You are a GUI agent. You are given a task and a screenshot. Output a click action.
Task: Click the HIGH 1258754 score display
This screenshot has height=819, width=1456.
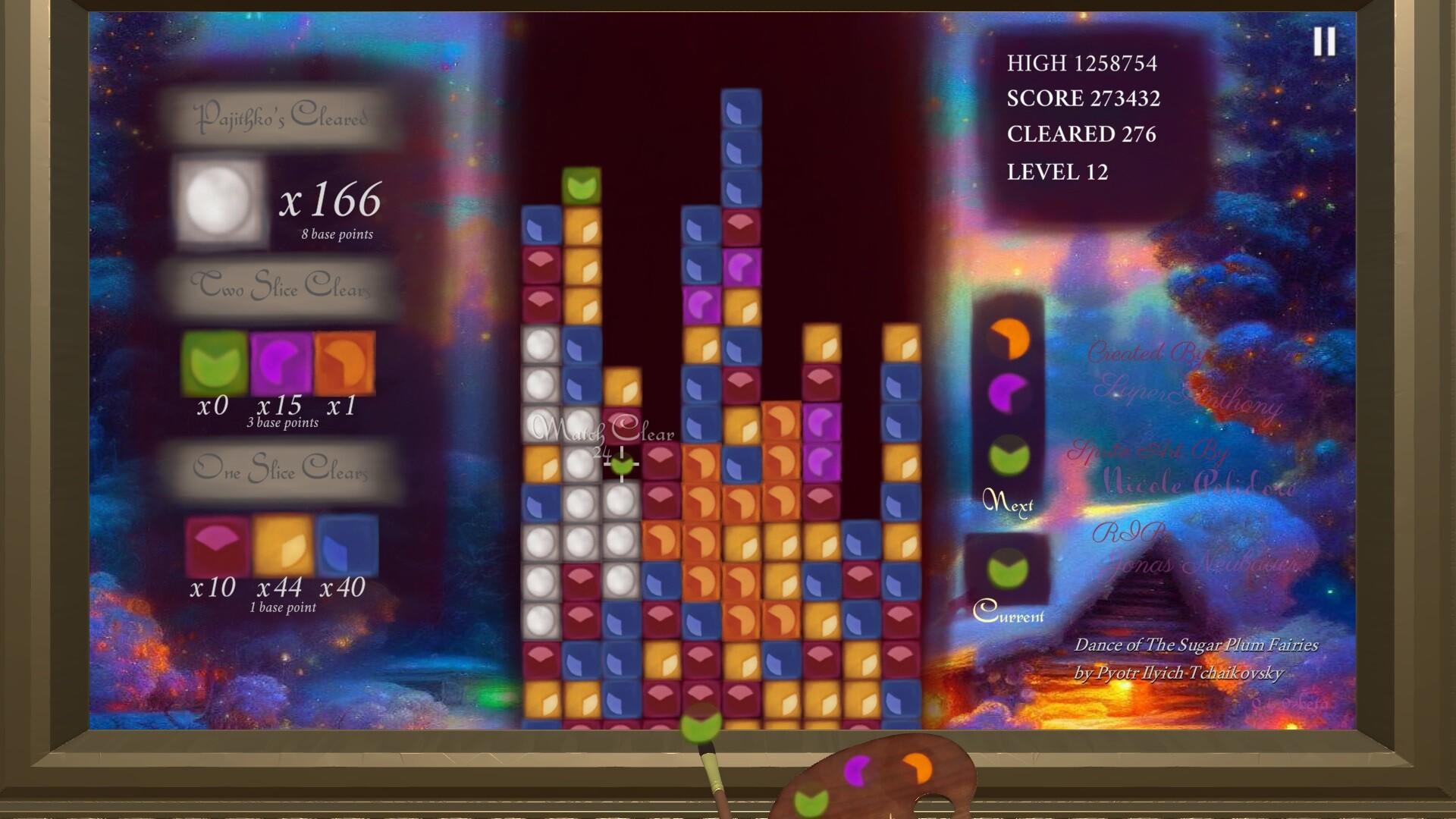1082,64
